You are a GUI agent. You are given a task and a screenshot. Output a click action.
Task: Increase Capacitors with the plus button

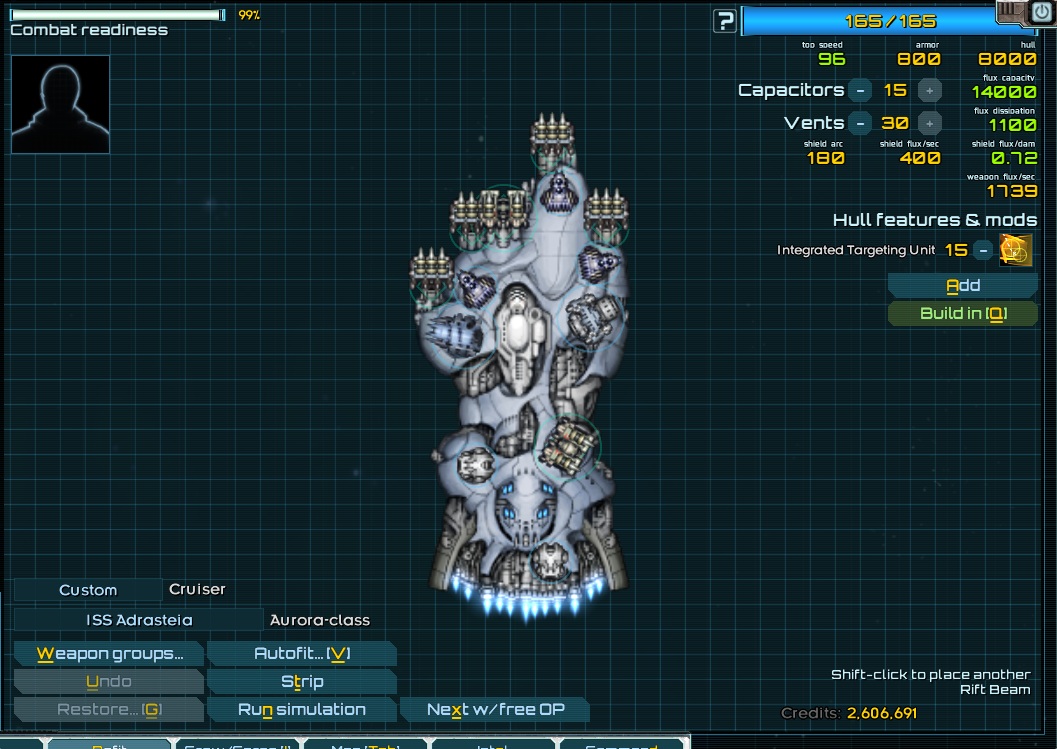pyautogui.click(x=929, y=91)
